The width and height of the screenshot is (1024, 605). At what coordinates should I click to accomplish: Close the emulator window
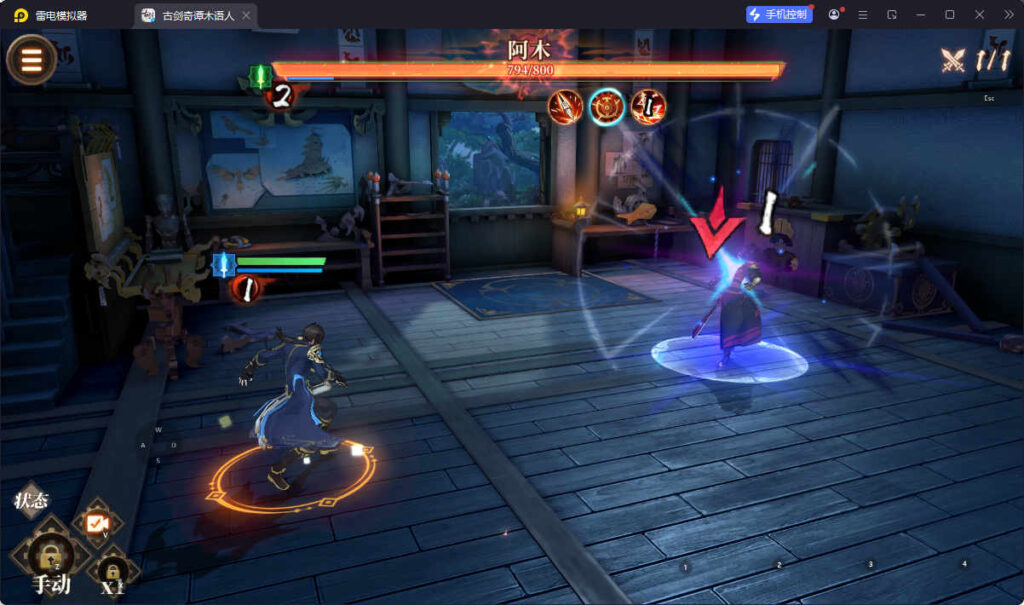979,14
